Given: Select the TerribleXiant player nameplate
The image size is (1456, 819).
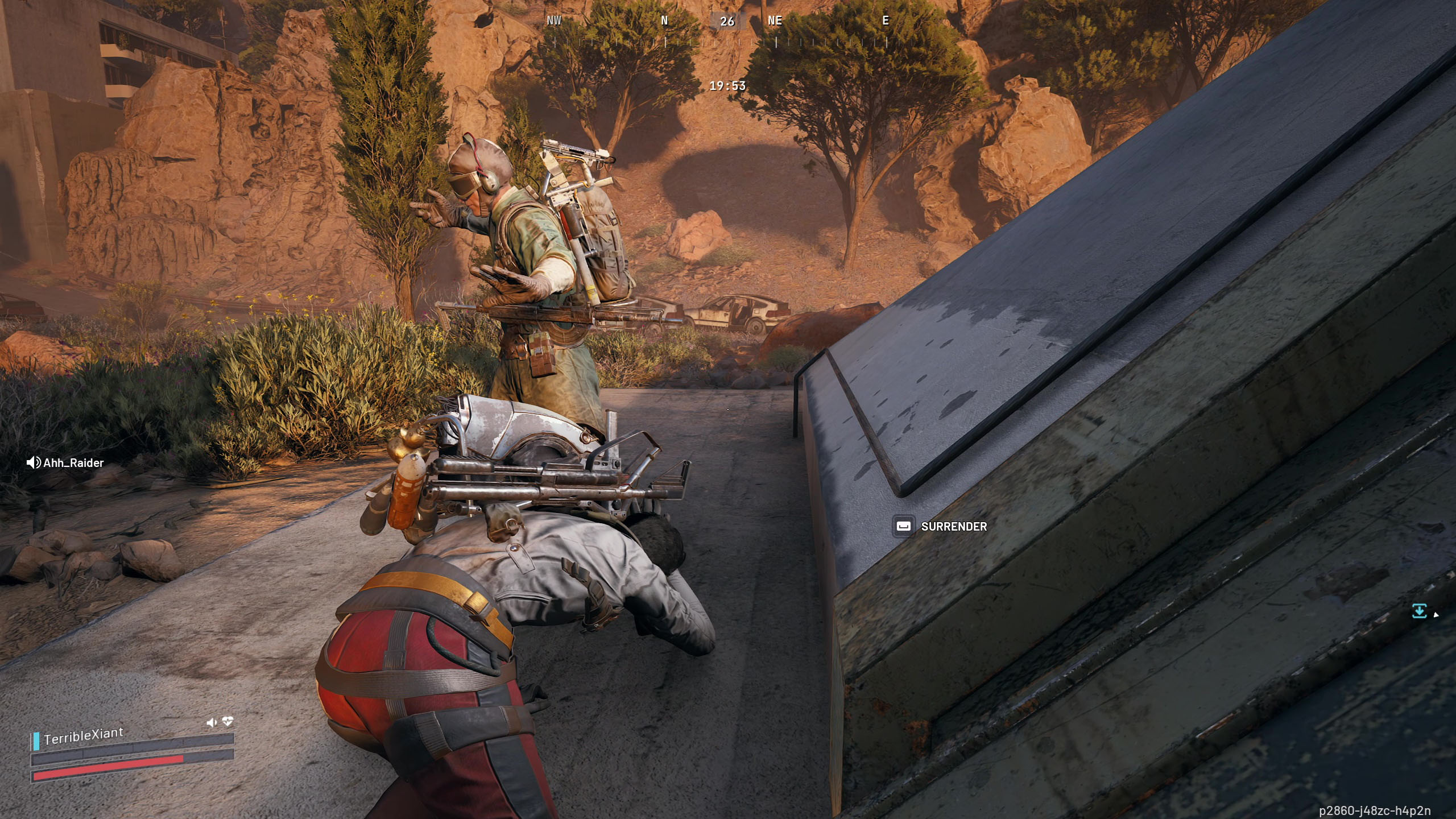Looking at the screenshot, I should point(84,735).
